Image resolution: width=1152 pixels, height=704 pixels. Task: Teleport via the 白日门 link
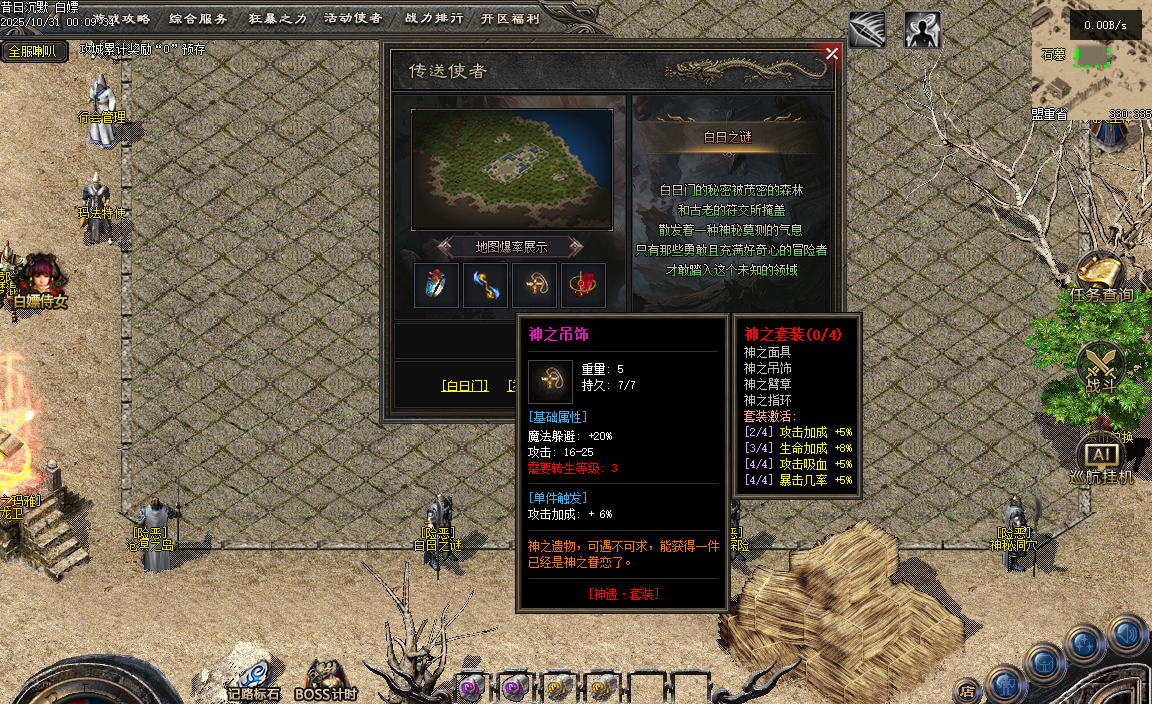[x=465, y=386]
